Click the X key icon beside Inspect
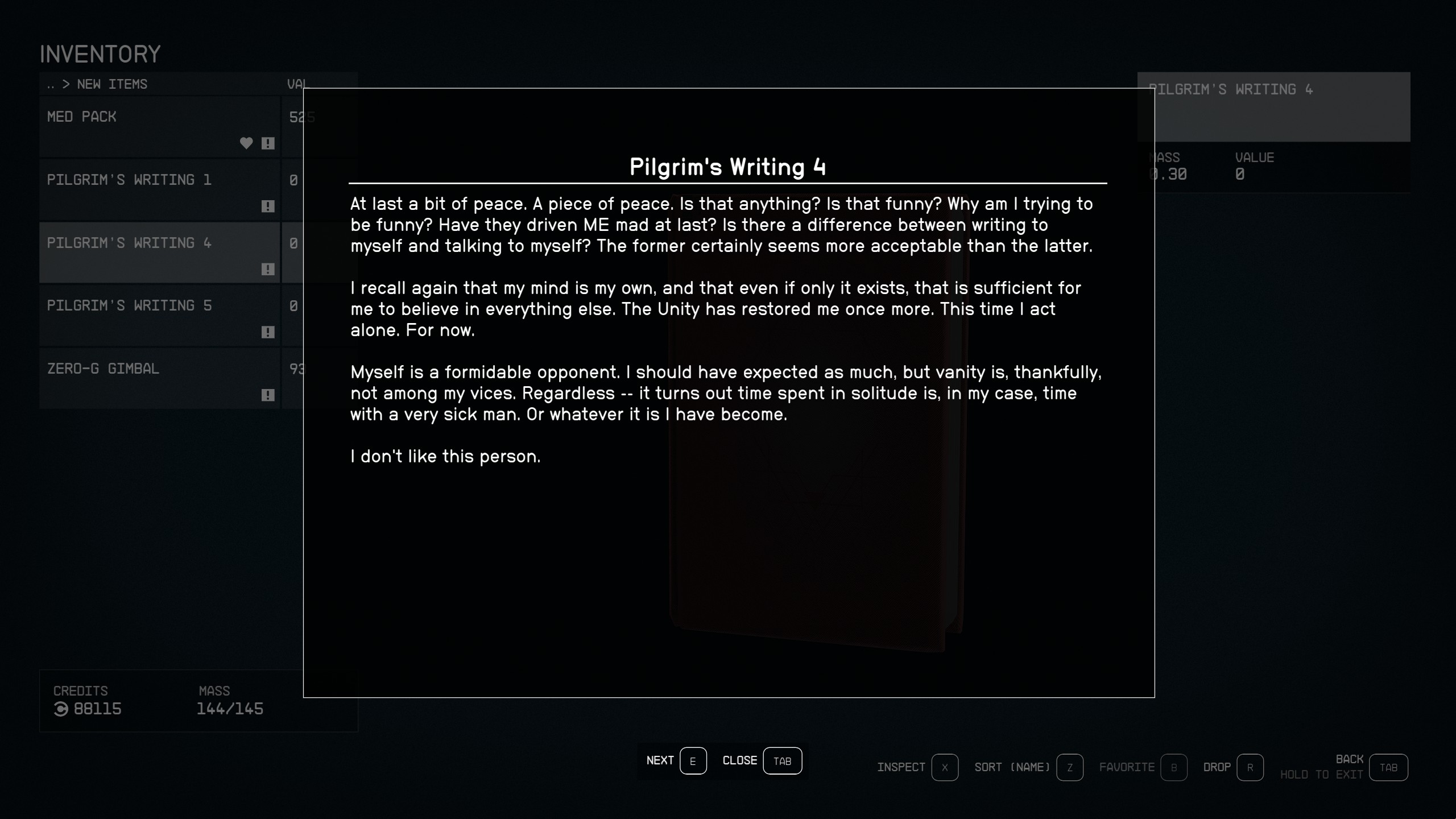The height and width of the screenshot is (819, 1456). (x=944, y=768)
